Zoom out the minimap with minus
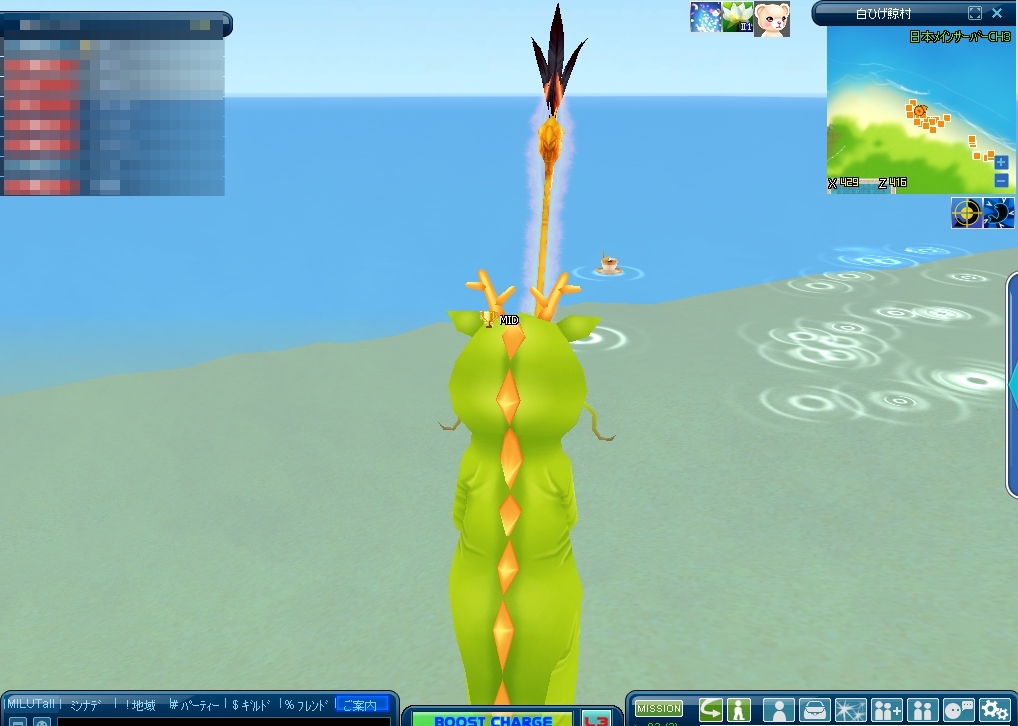 [1001, 180]
